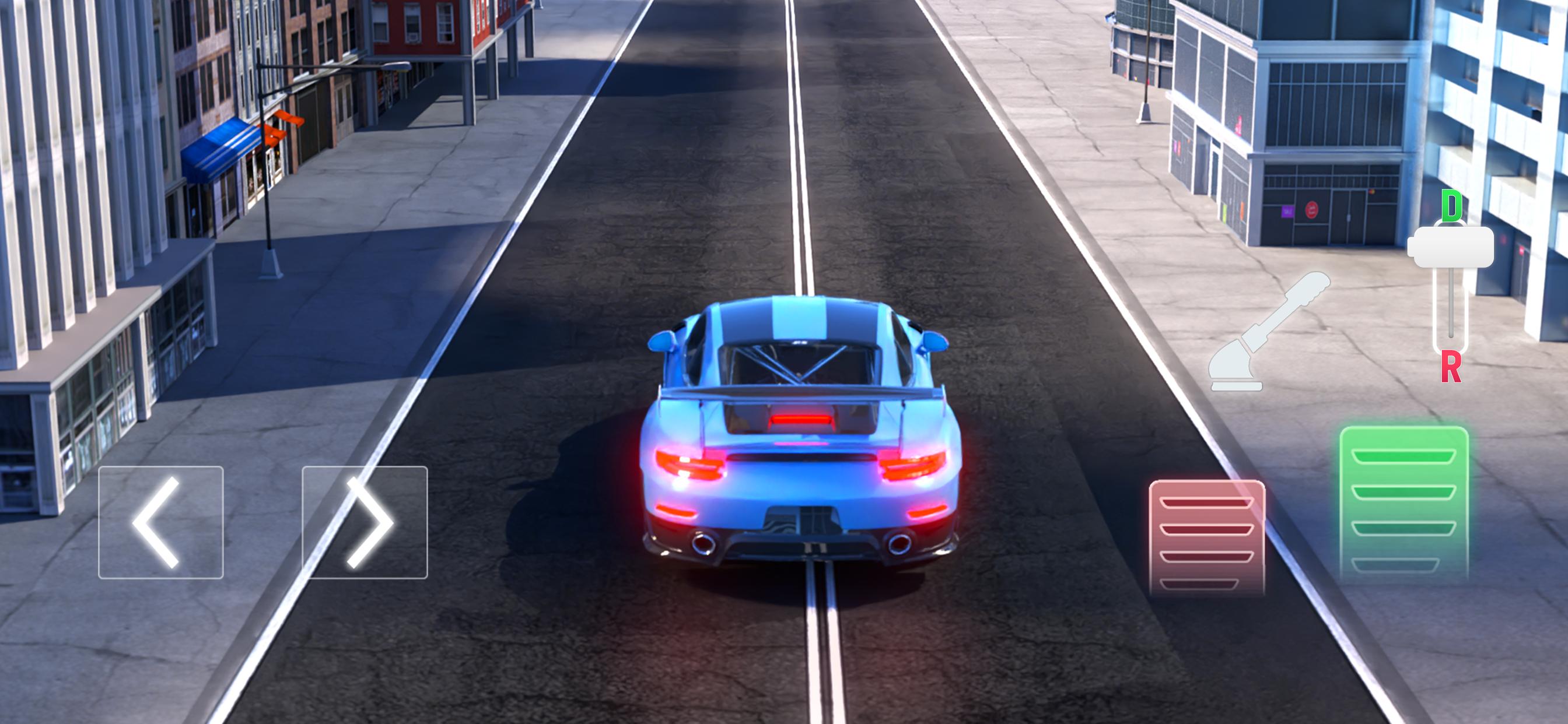Tap the steer left arrow button

point(160,522)
